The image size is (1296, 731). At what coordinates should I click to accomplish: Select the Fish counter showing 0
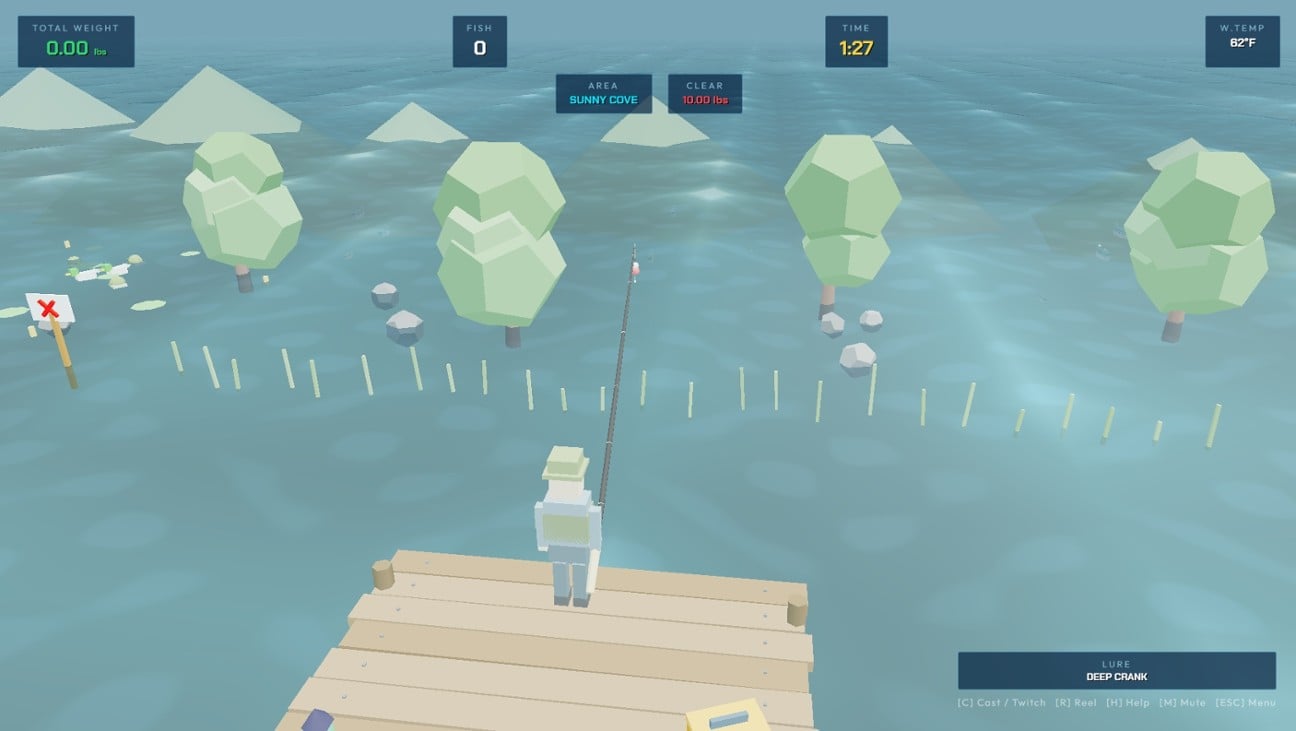pyautogui.click(x=479, y=40)
